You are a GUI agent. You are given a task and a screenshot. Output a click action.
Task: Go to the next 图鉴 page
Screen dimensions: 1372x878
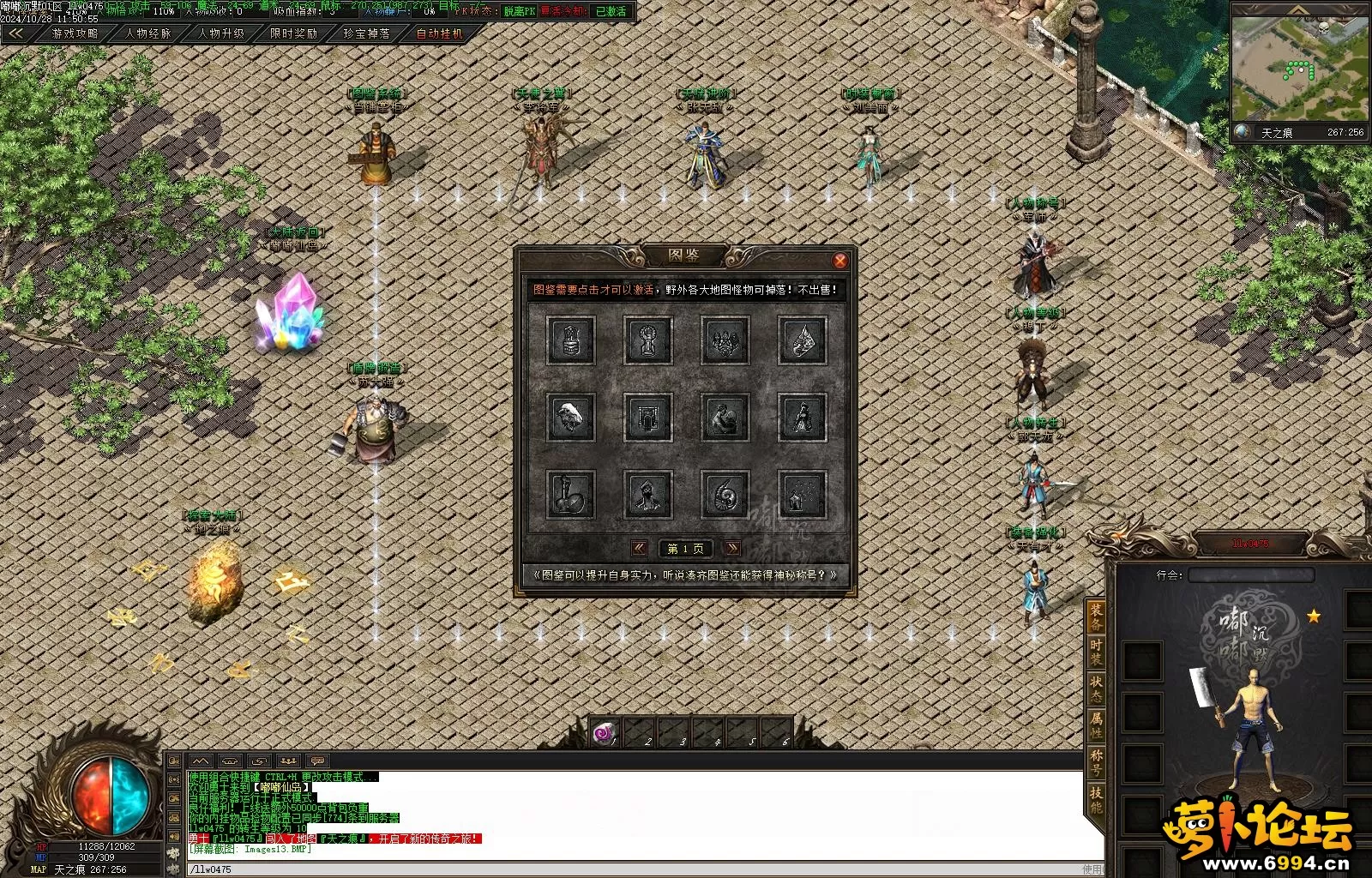click(732, 548)
